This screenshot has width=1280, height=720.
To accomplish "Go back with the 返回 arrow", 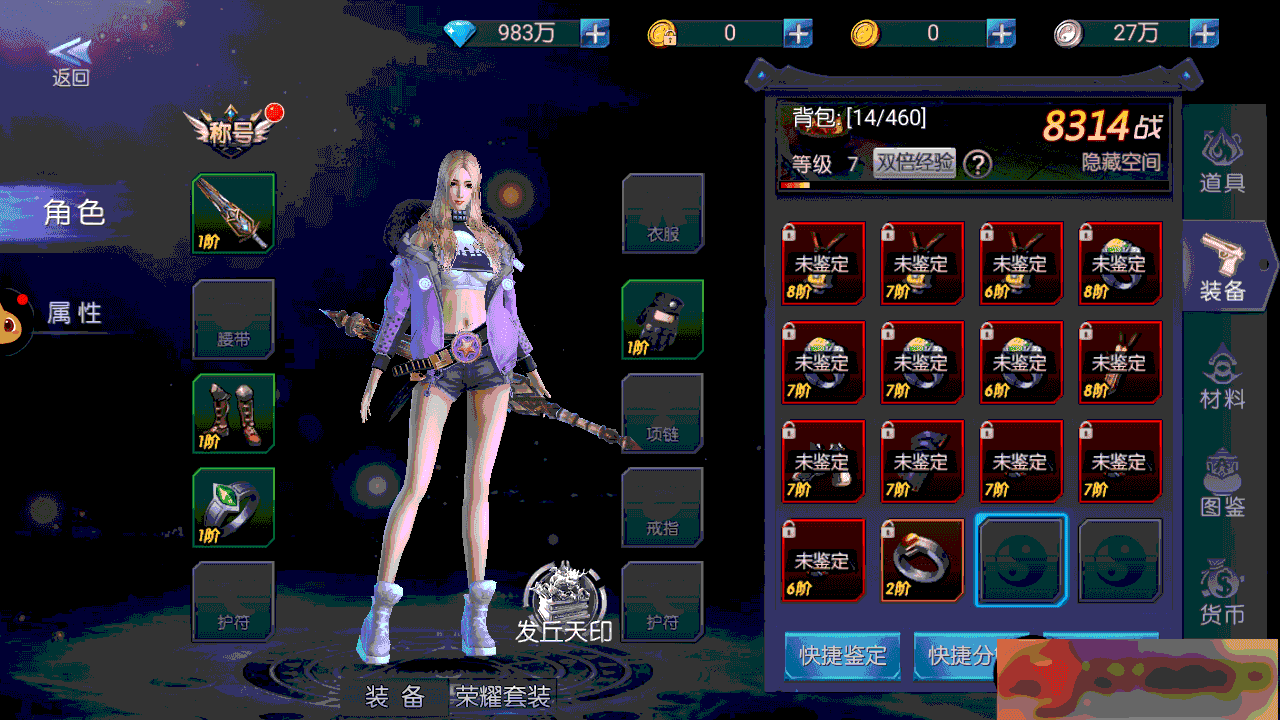I will 70,61.
